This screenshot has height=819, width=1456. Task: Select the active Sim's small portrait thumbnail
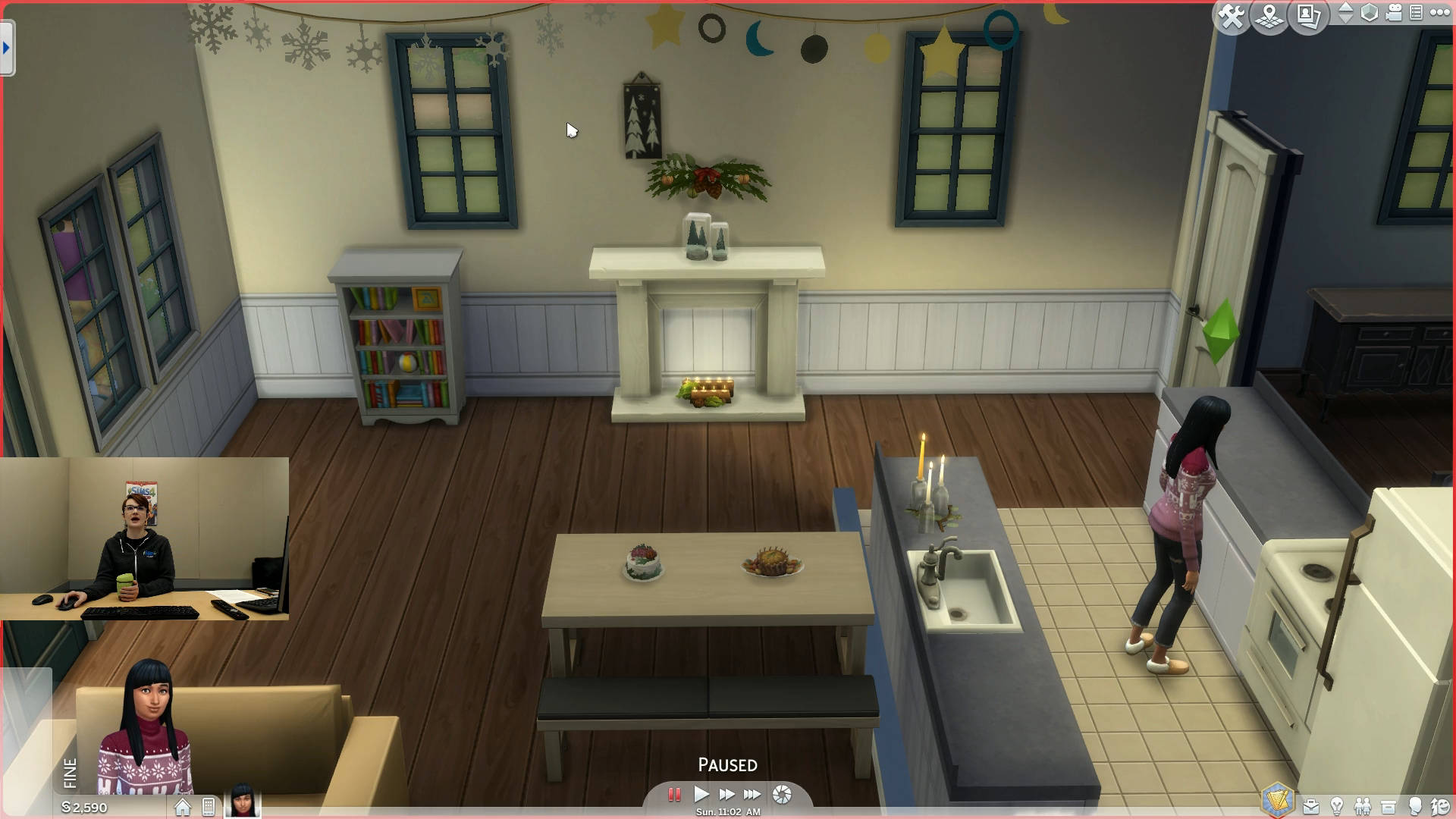tap(242, 802)
